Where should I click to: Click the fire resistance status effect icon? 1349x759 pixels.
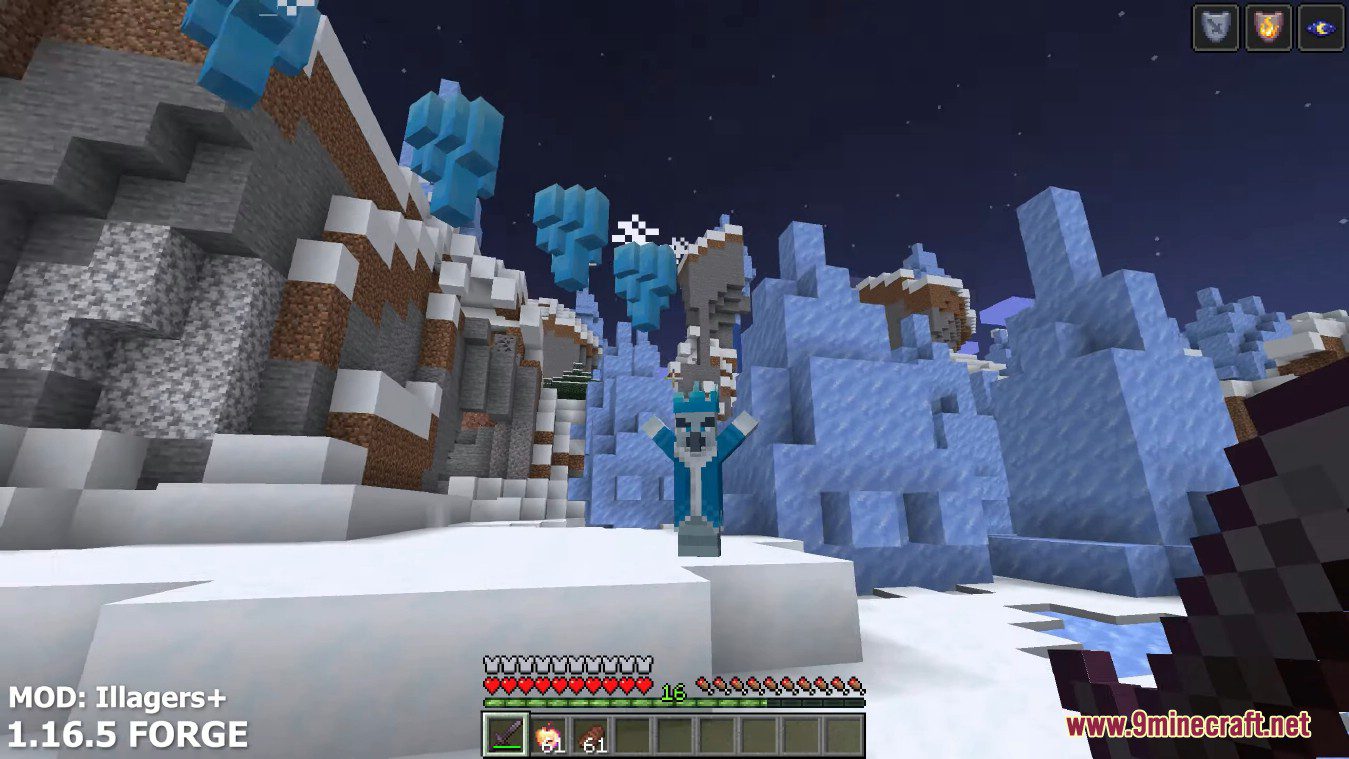coord(1268,24)
